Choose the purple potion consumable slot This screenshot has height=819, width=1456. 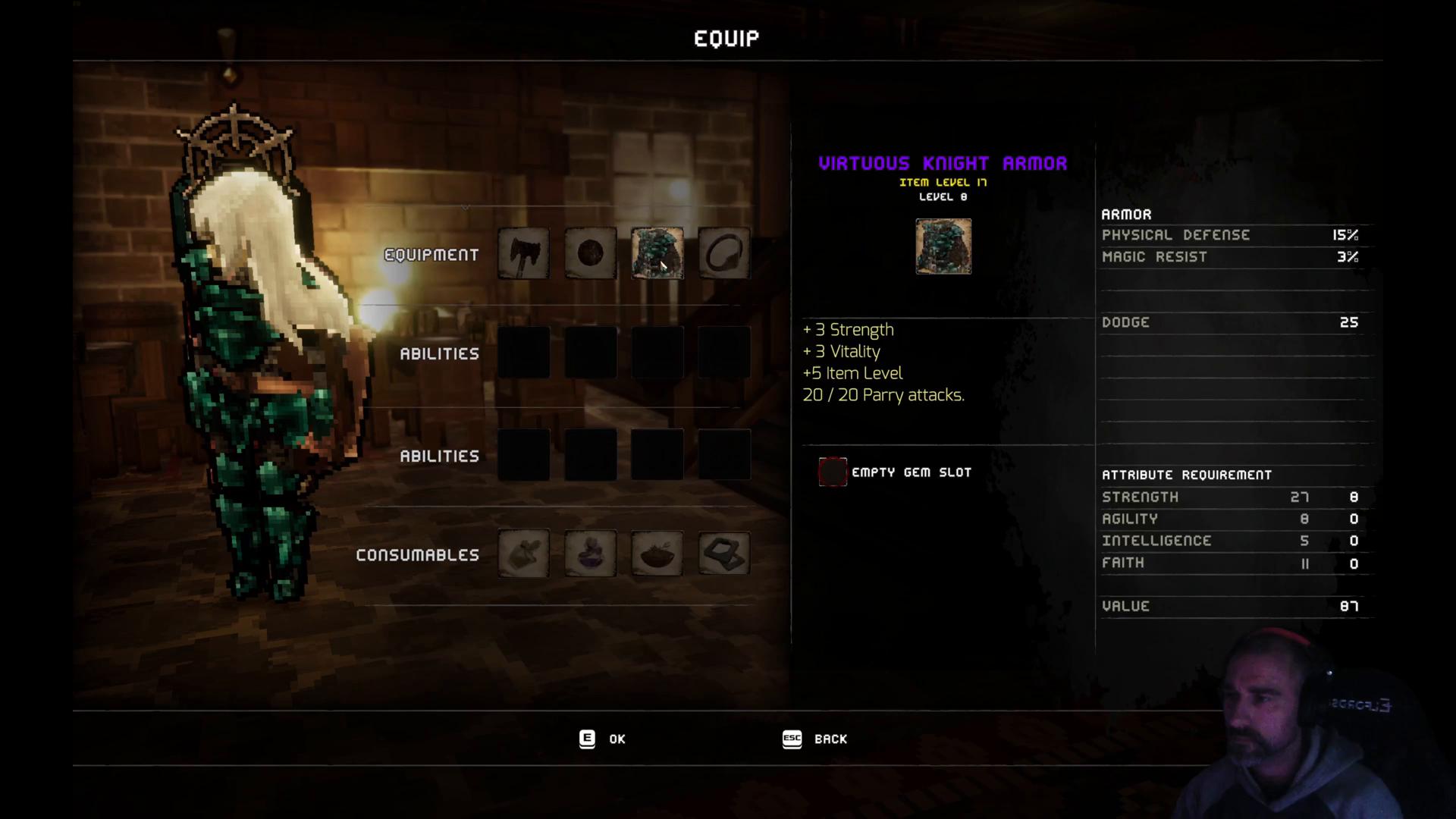pyautogui.click(x=590, y=554)
